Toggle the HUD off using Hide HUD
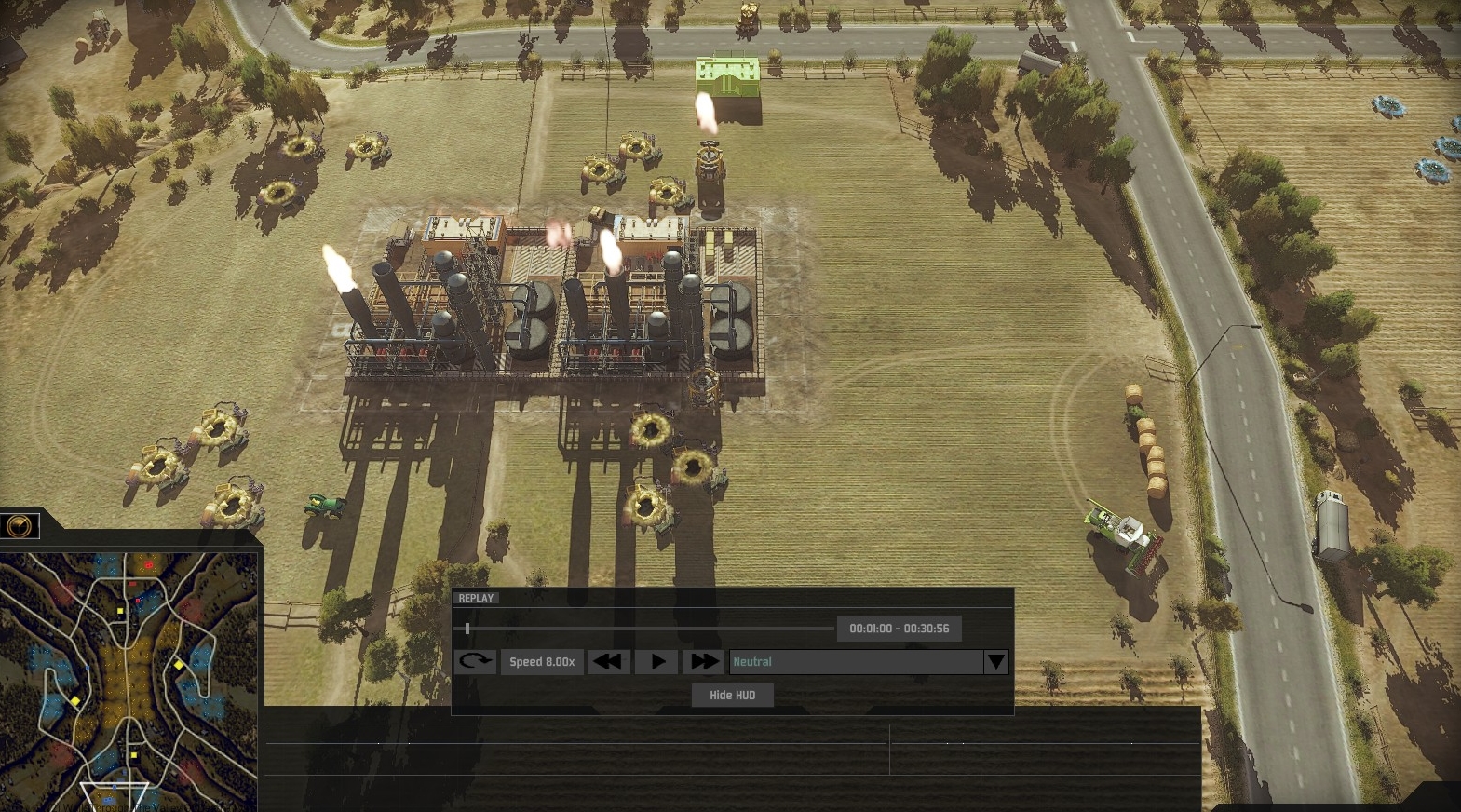The width and height of the screenshot is (1461, 812). pos(732,695)
